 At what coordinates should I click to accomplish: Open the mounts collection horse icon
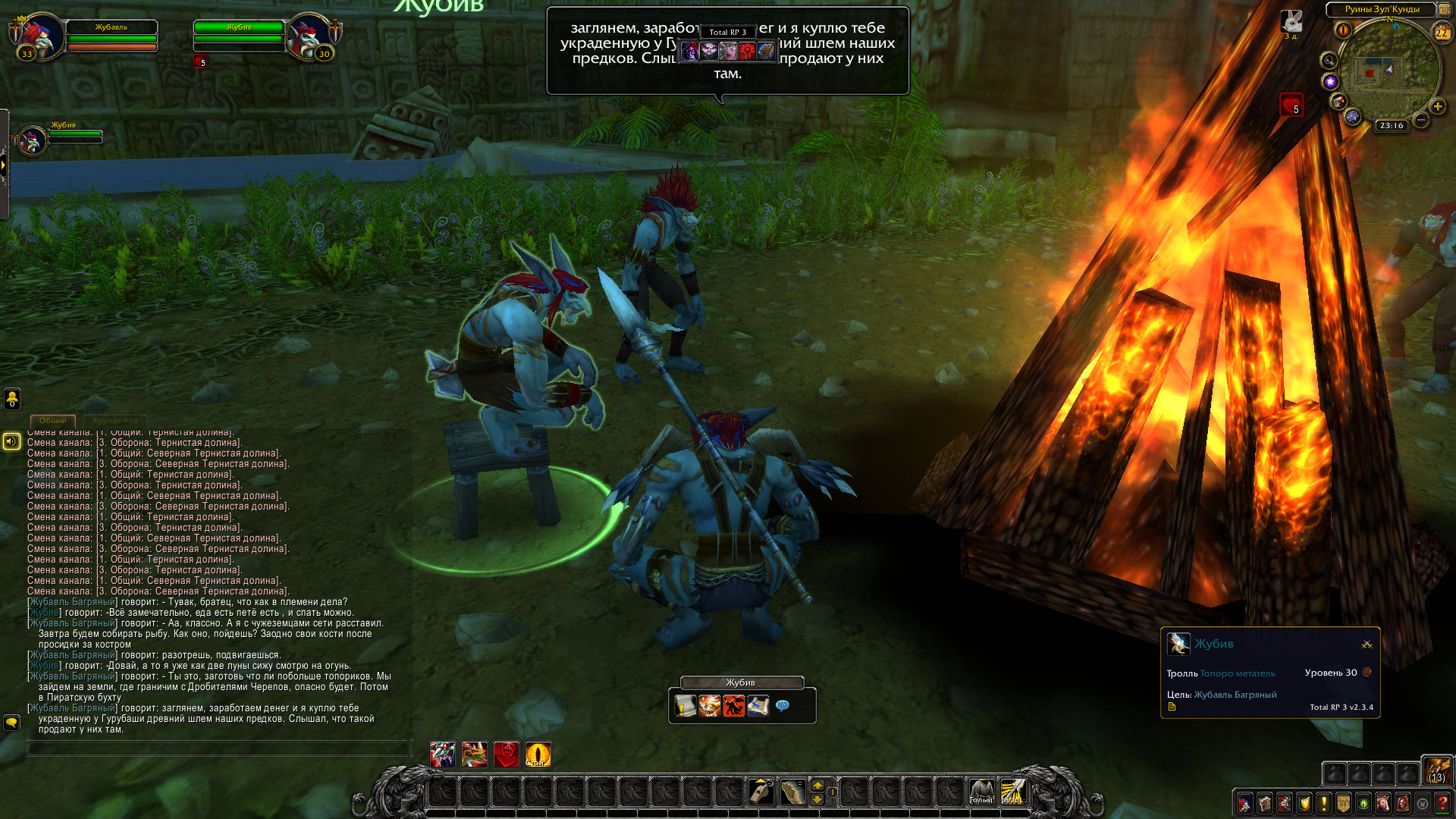pyautogui.click(x=1383, y=802)
